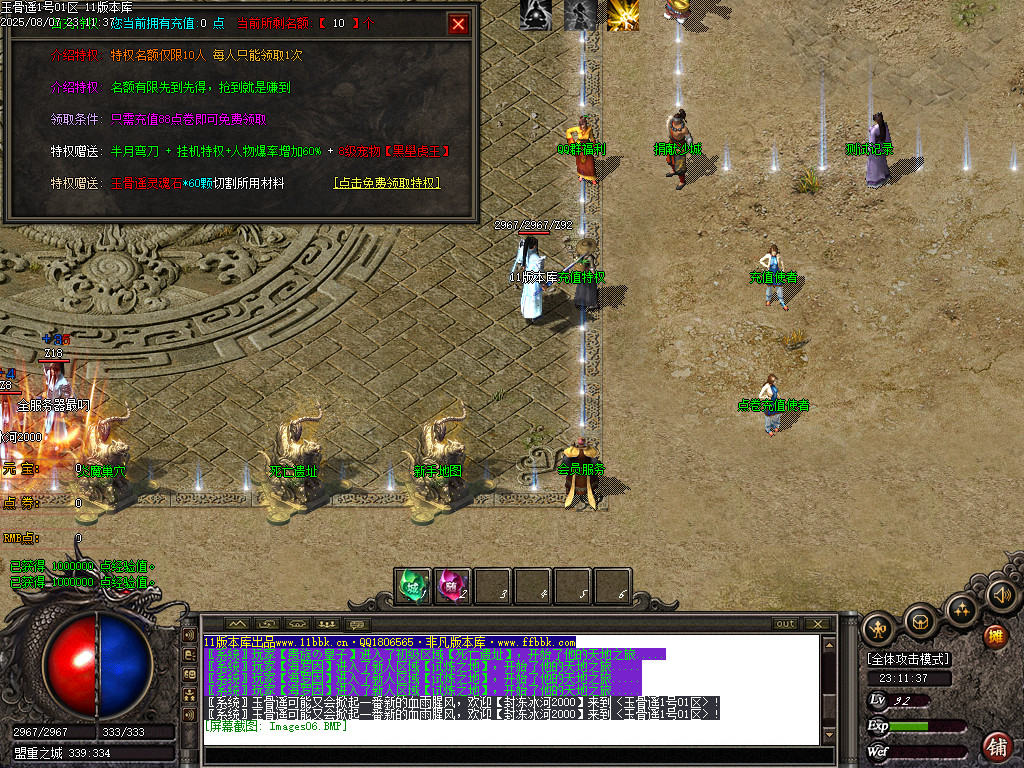Close the privilege info dialog
This screenshot has height=768, width=1024.
[458, 25]
